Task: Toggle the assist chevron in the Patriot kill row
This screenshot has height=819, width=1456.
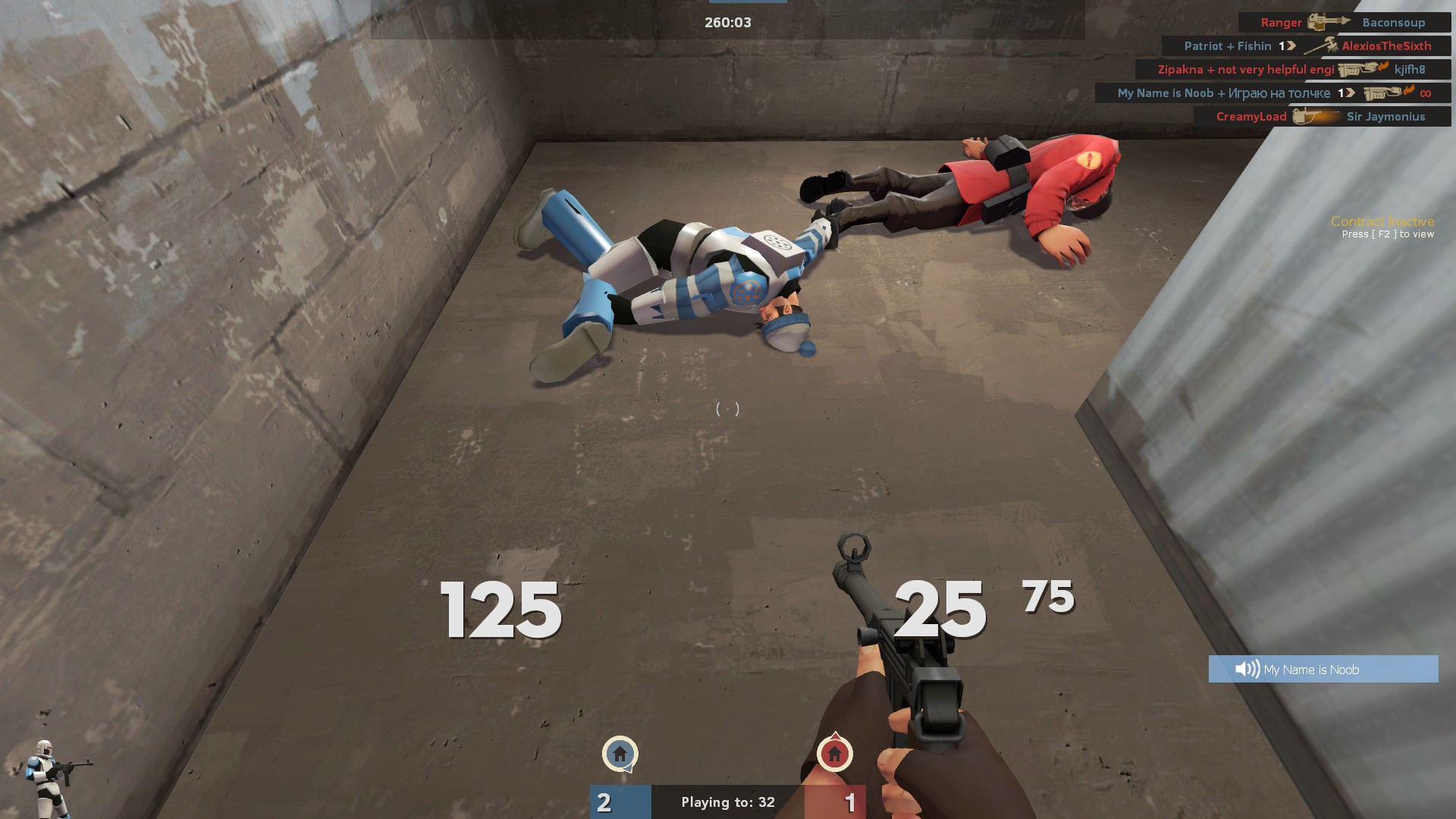Action: coord(1289,46)
